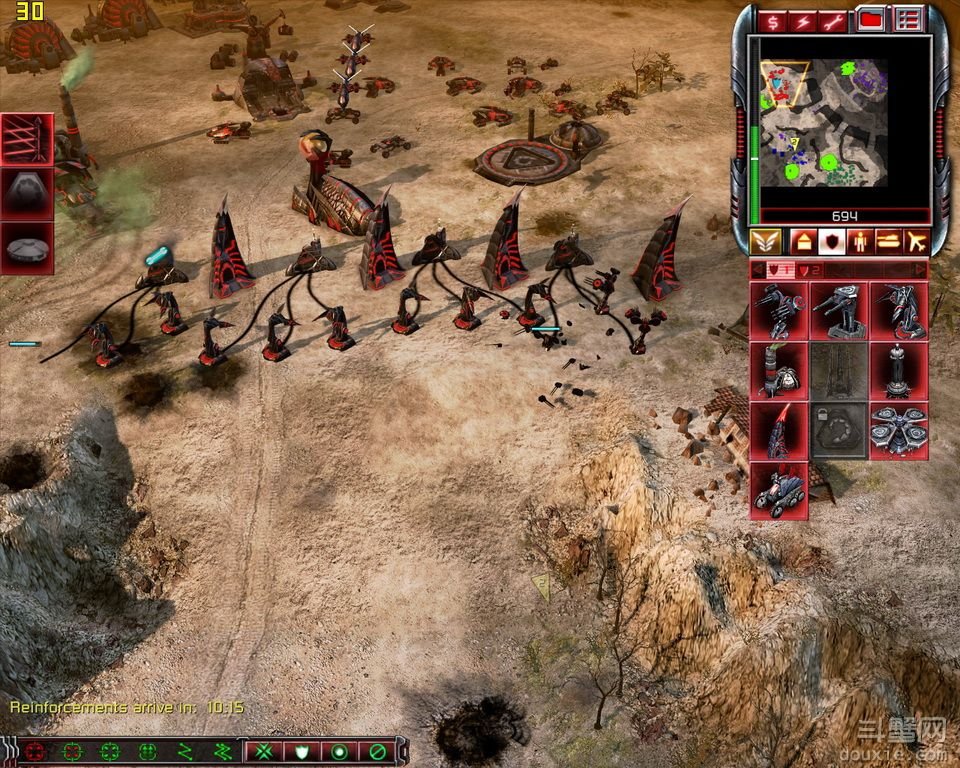The width and height of the screenshot is (960, 768).
Task: Click the dollar sign sell button
Action: click(772, 21)
